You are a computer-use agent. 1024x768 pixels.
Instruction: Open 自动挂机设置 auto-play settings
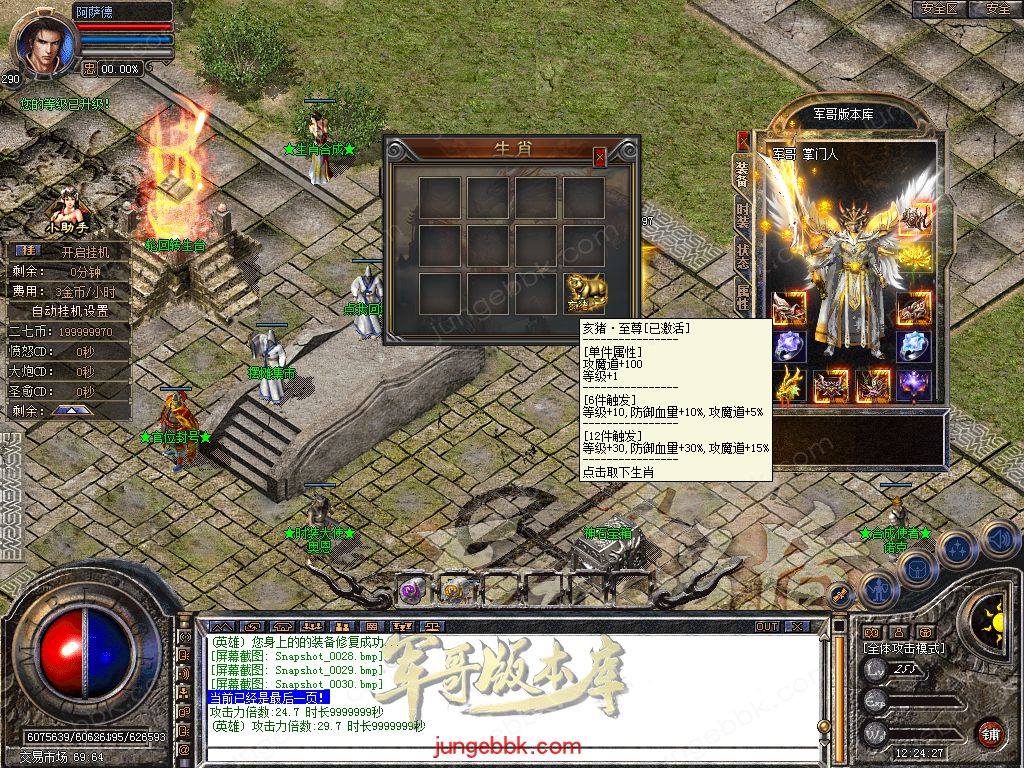[x=72, y=310]
